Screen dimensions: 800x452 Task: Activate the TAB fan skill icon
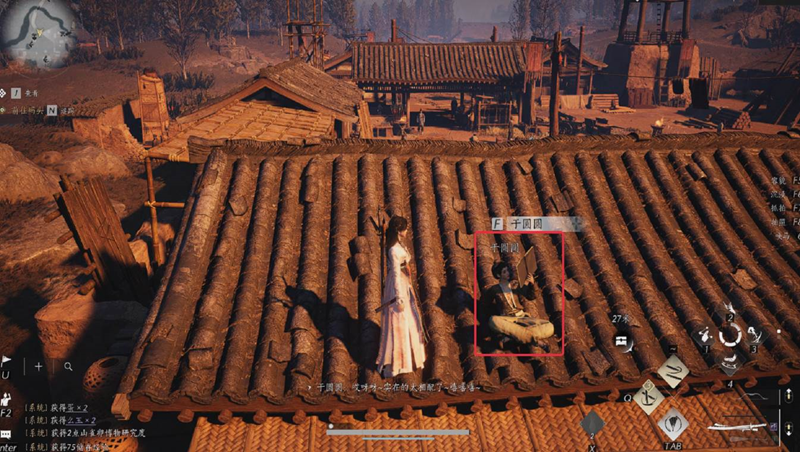pyautogui.click(x=673, y=423)
